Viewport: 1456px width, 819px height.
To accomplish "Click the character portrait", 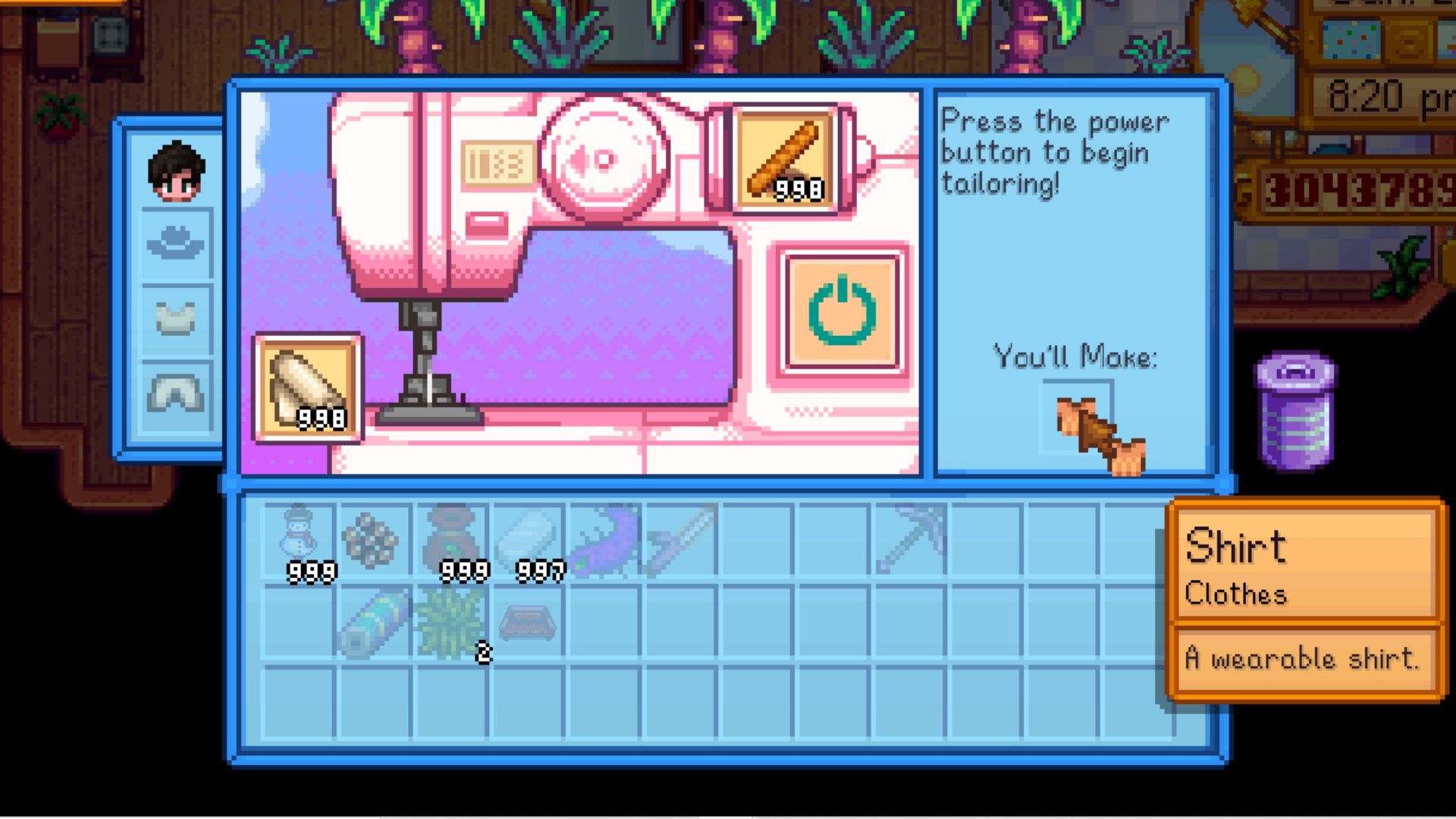I will (x=176, y=171).
